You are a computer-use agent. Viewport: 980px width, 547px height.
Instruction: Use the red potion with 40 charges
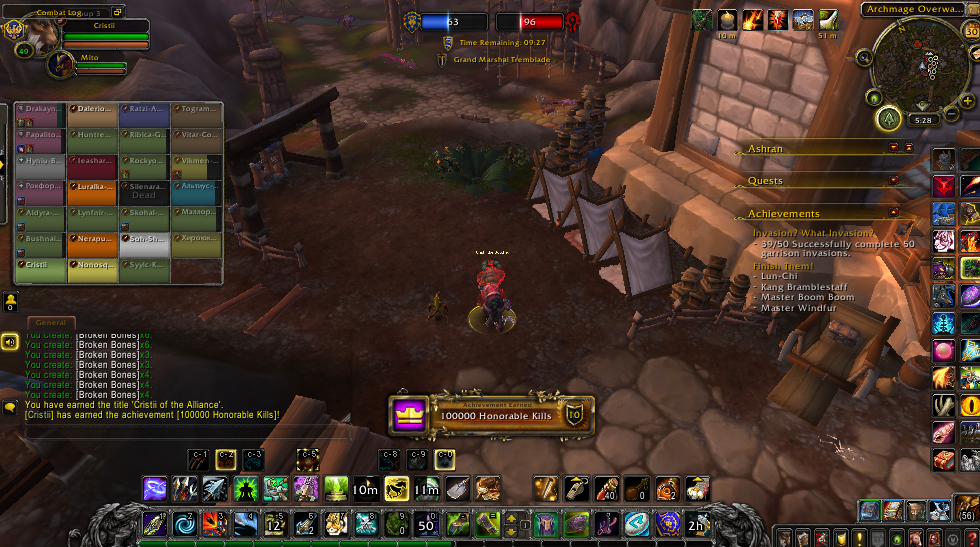coord(606,488)
